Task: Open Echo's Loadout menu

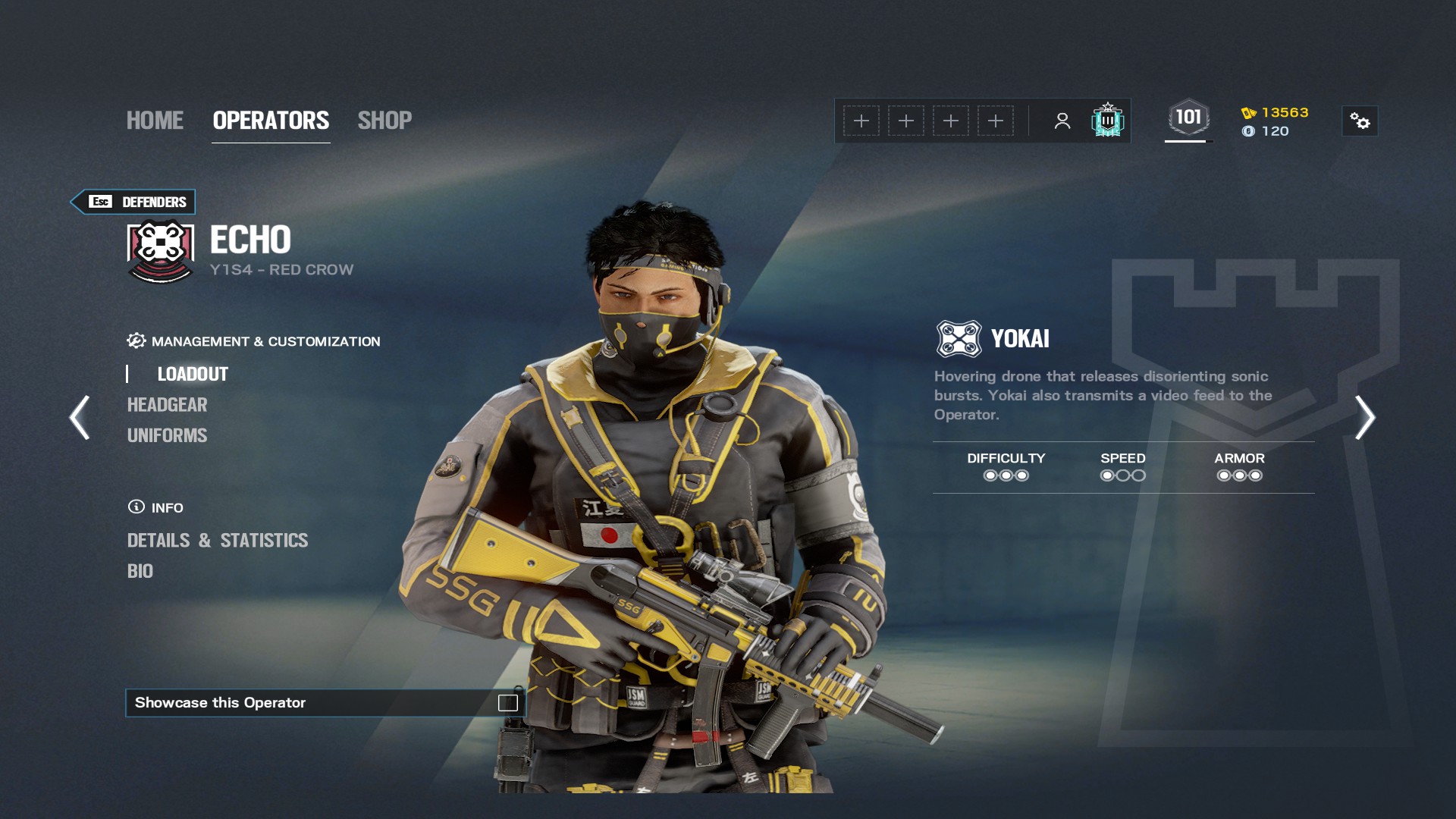Action: [193, 374]
